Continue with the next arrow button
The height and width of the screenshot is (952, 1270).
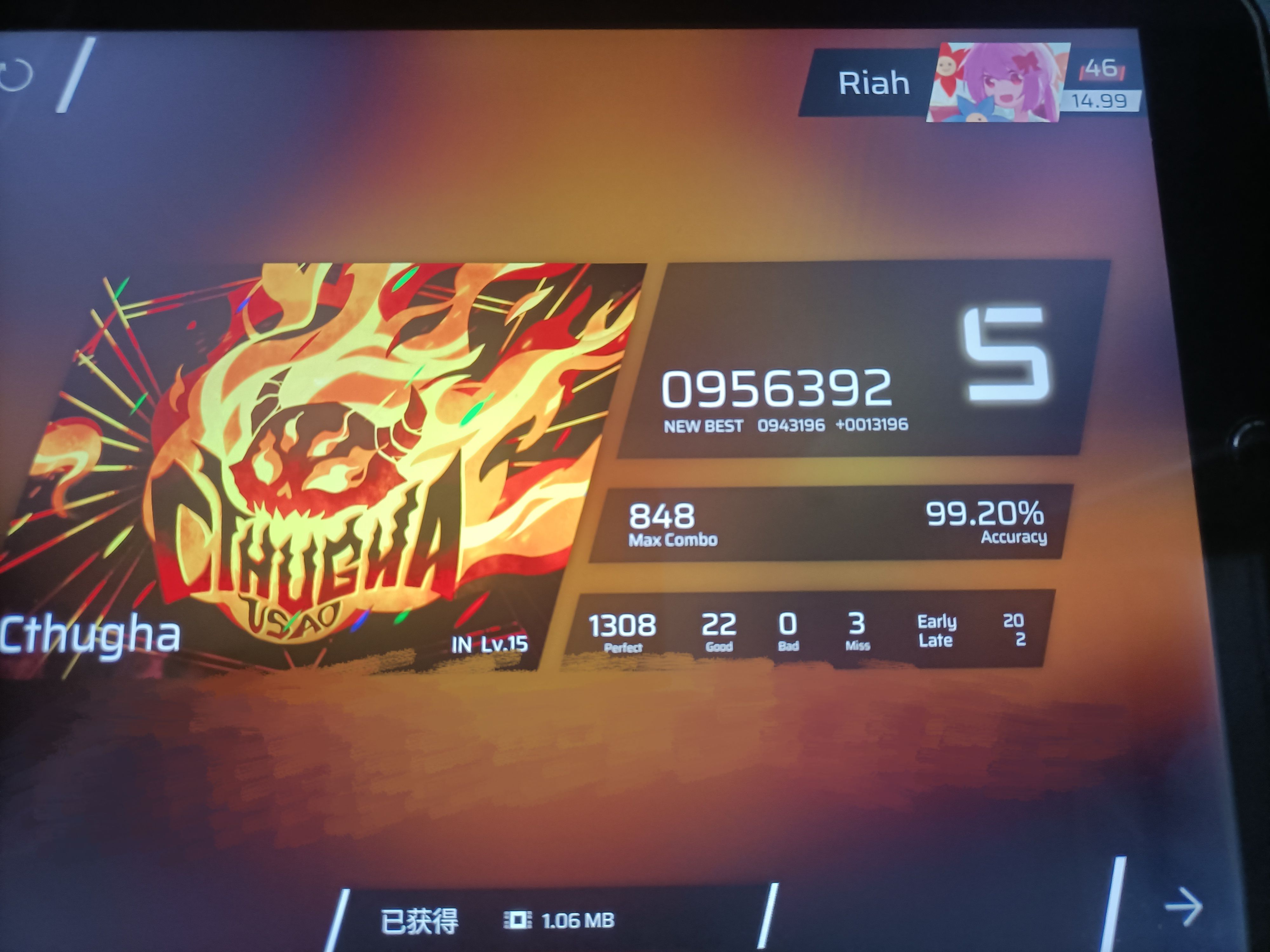pyautogui.click(x=1183, y=907)
